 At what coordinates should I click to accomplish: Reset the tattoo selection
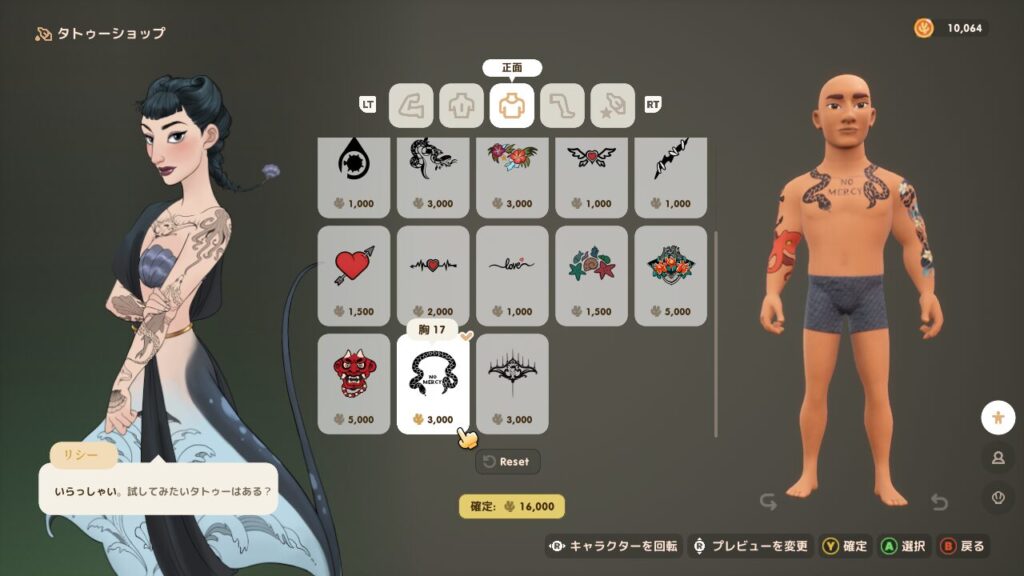(508, 462)
